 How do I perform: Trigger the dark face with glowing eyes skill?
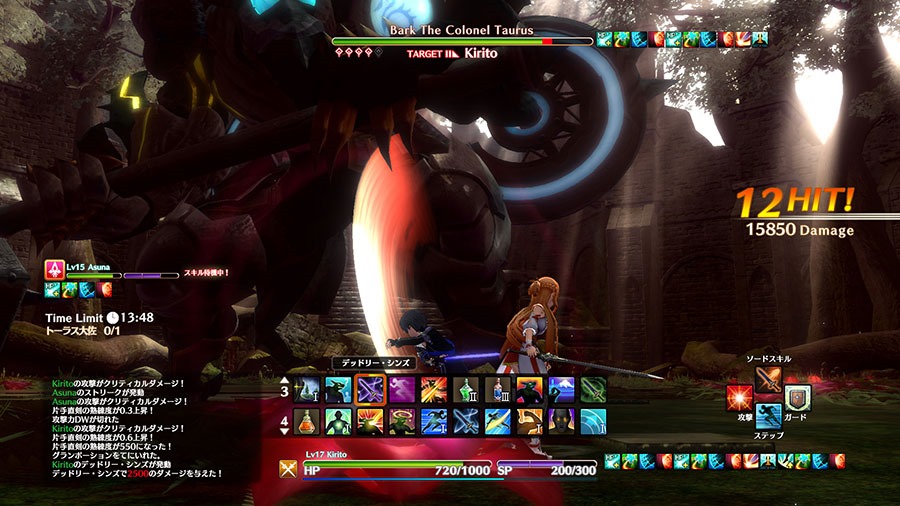tap(561, 421)
